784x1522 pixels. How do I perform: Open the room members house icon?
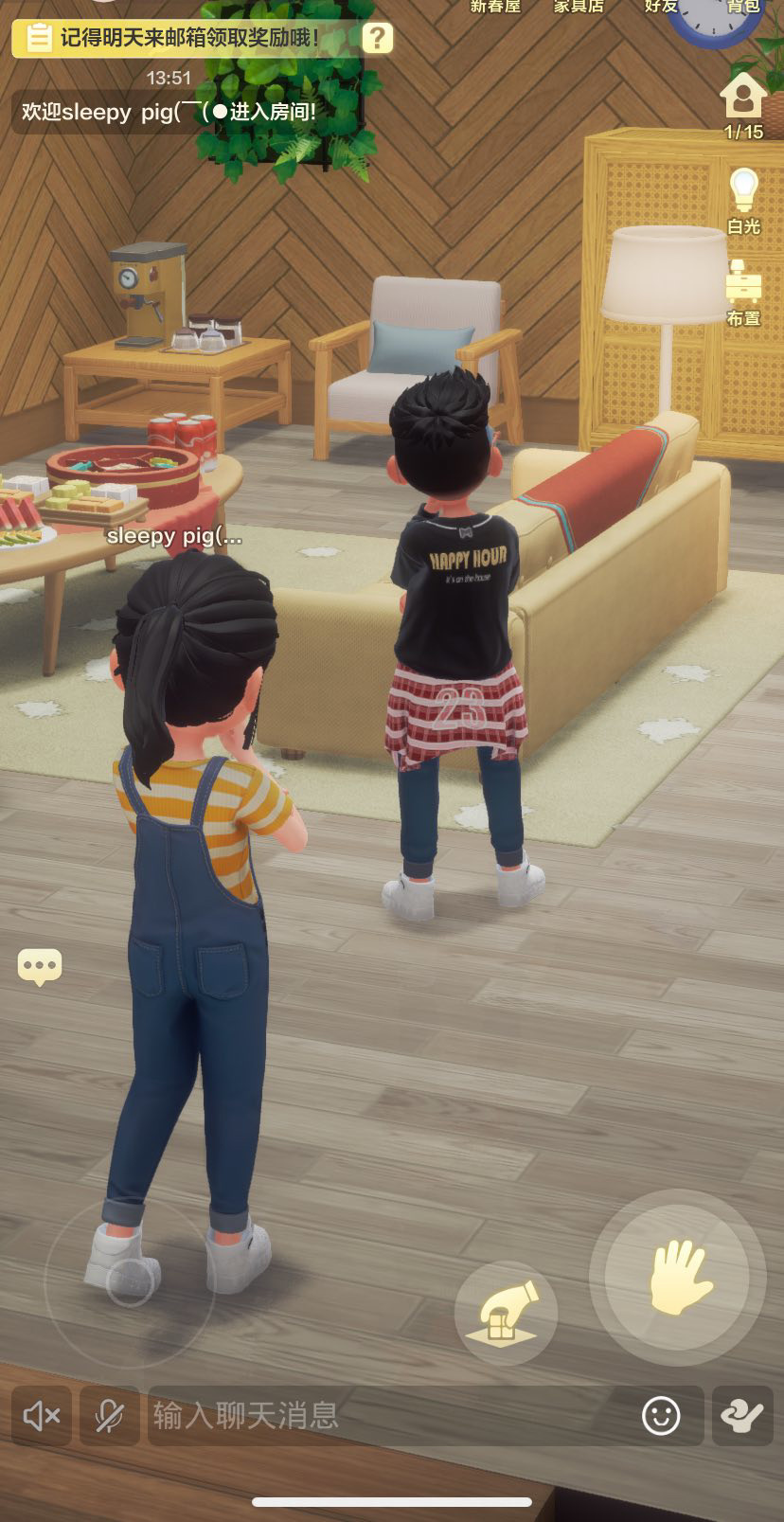[x=743, y=98]
